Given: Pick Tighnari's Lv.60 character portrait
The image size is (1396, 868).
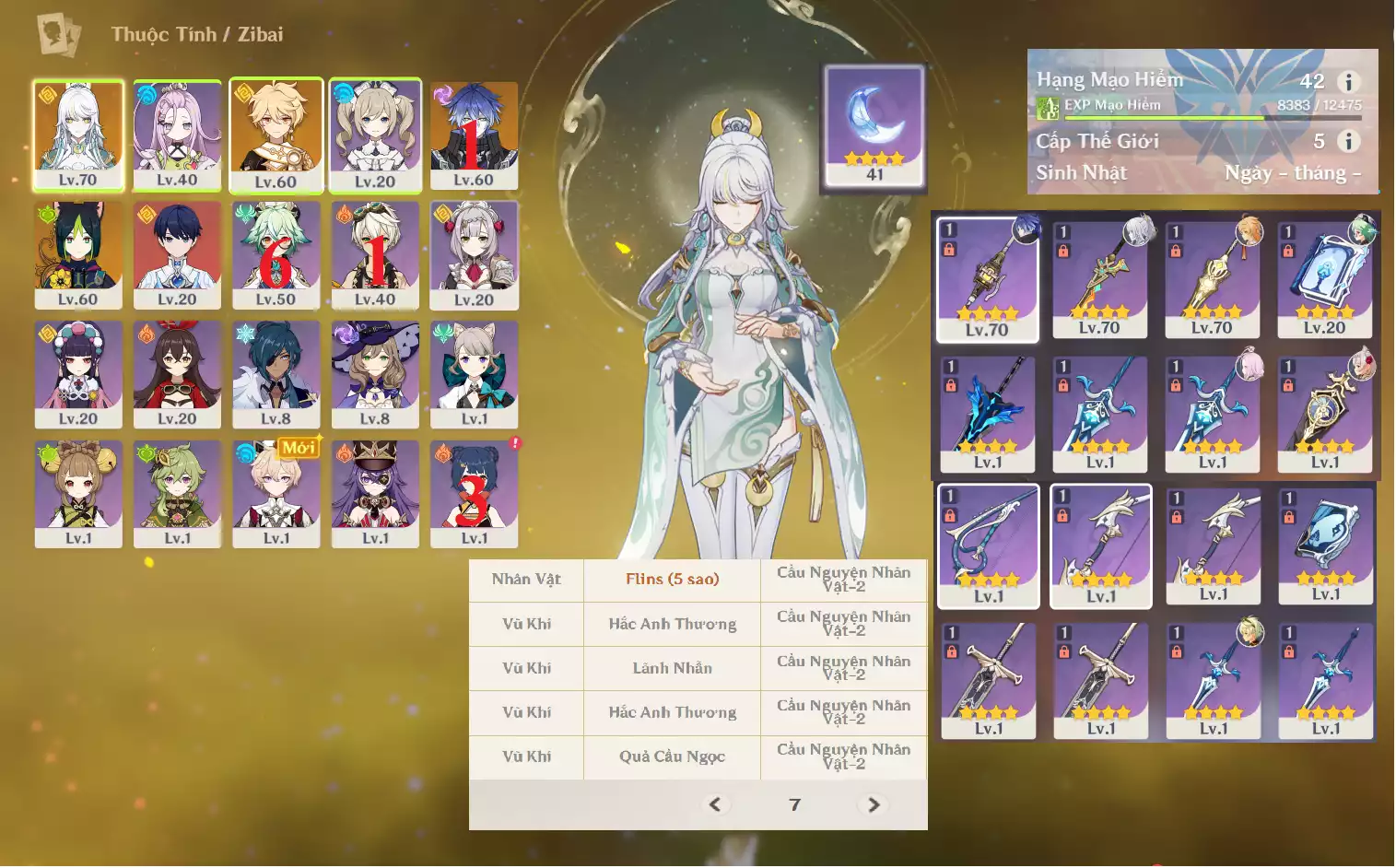Looking at the screenshot, I should click(78, 254).
